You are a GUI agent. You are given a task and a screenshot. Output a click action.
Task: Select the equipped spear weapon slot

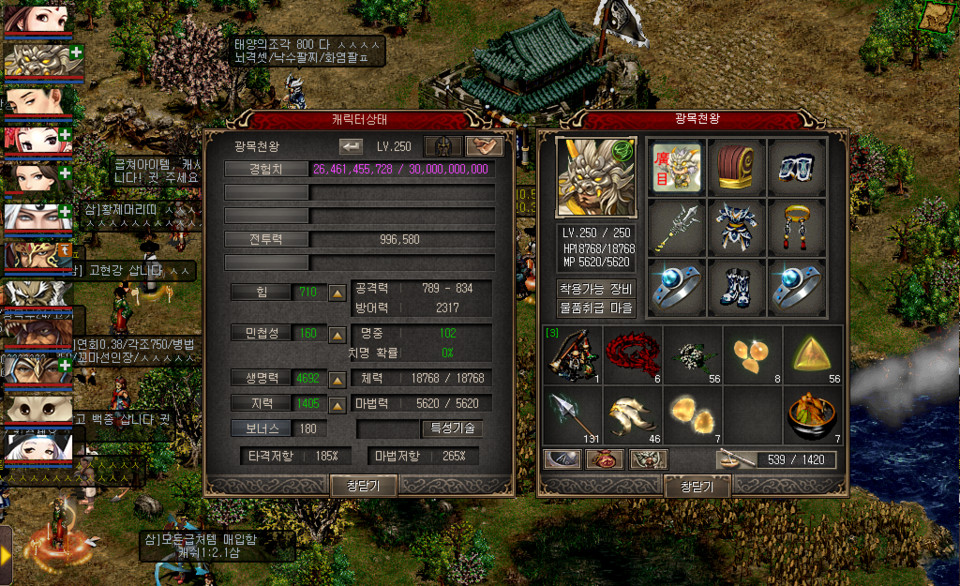point(676,227)
